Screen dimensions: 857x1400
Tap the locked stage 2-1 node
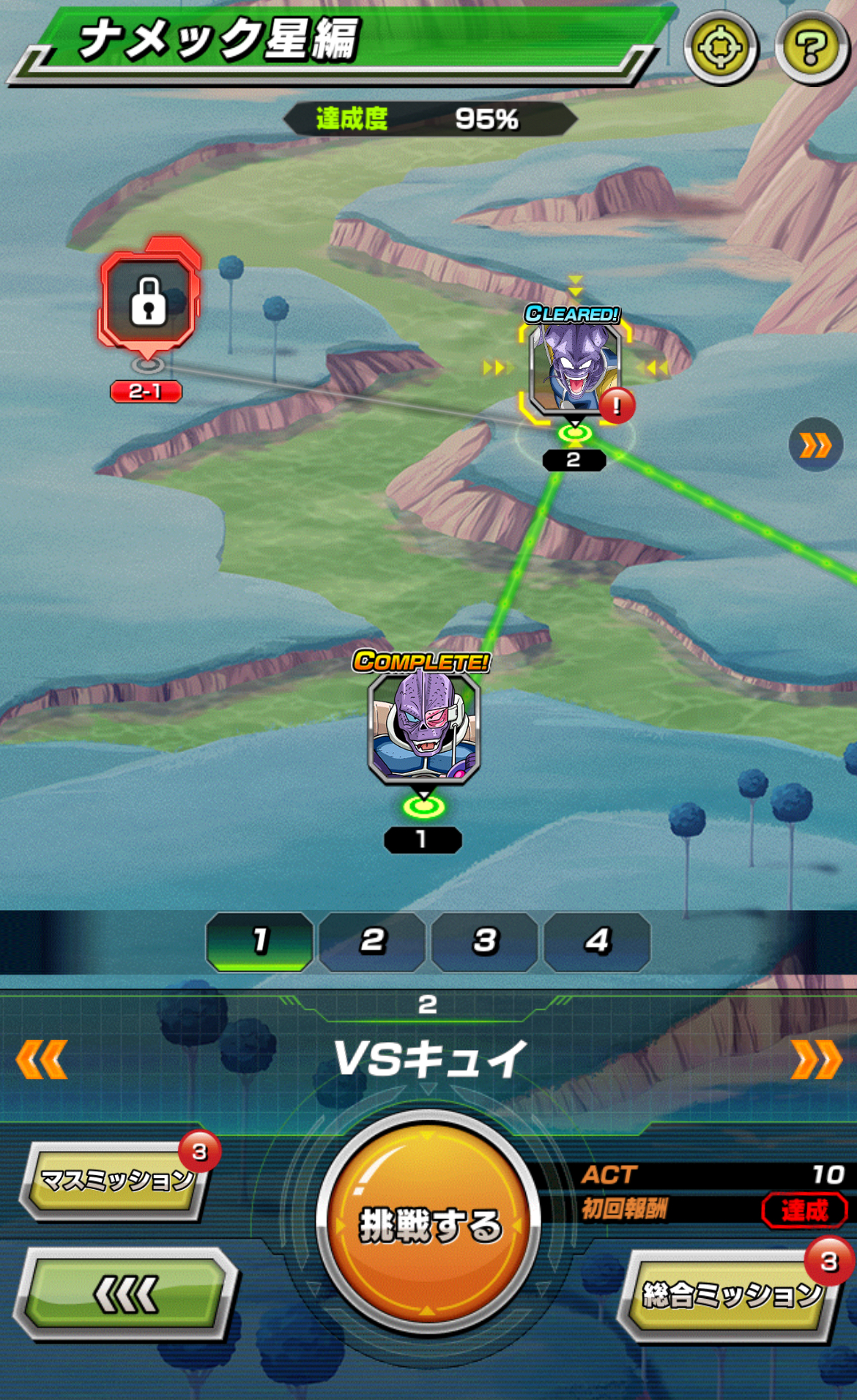tap(149, 299)
